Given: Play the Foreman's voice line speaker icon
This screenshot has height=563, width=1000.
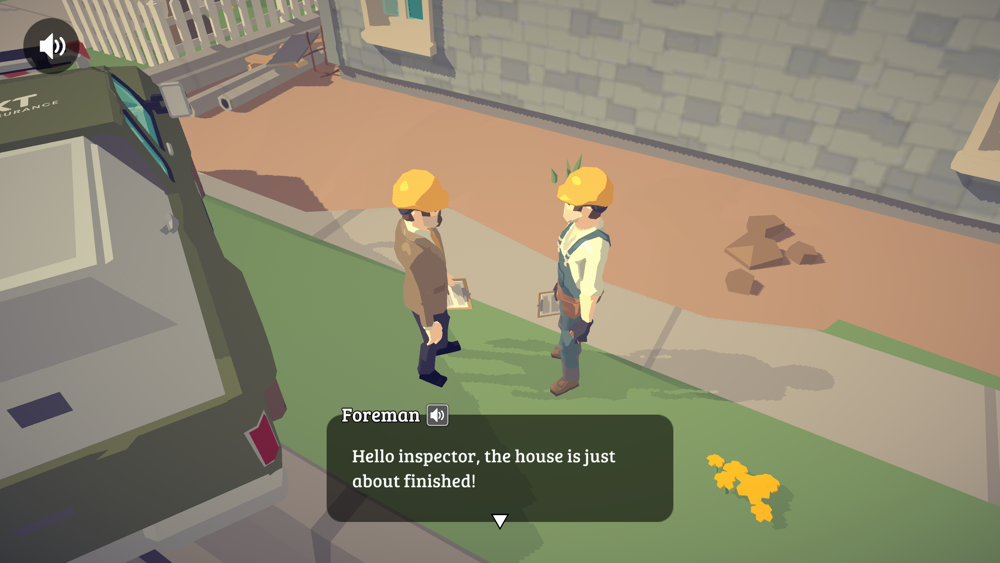Looking at the screenshot, I should click(437, 415).
